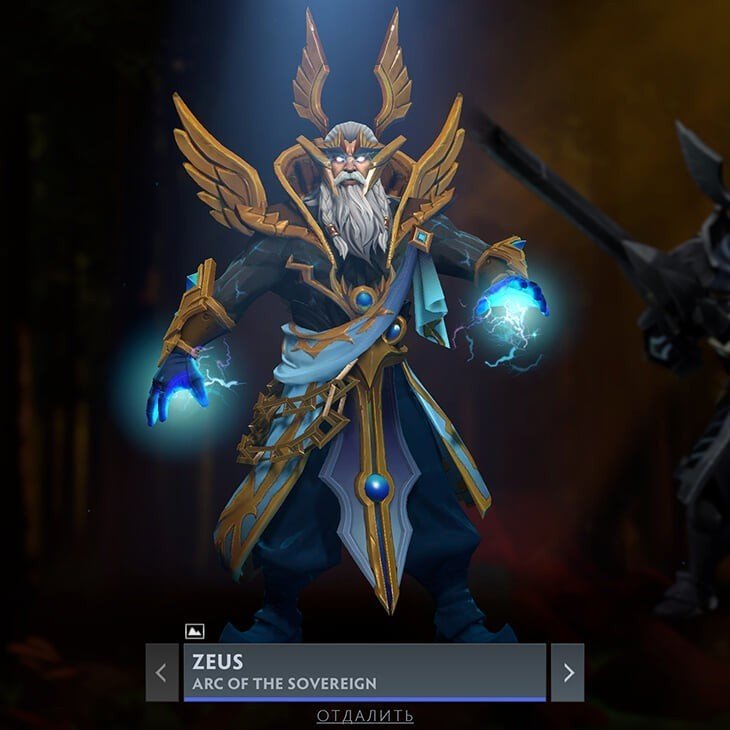Select the Zeus Arc of the Sovereign panel
This screenshot has width=730, height=730.
(365, 672)
